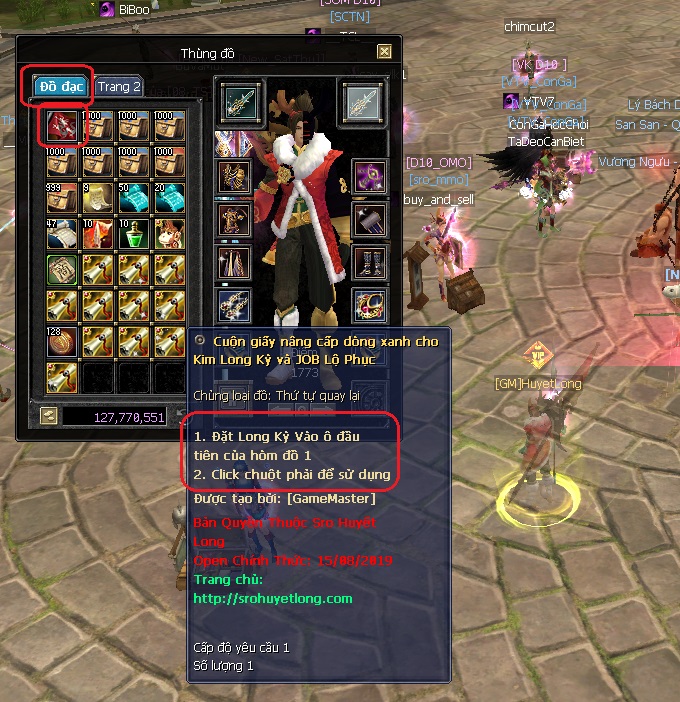The width and height of the screenshot is (680, 702).
Task: Click the green-bordered scroll item
Action: (x=62, y=270)
